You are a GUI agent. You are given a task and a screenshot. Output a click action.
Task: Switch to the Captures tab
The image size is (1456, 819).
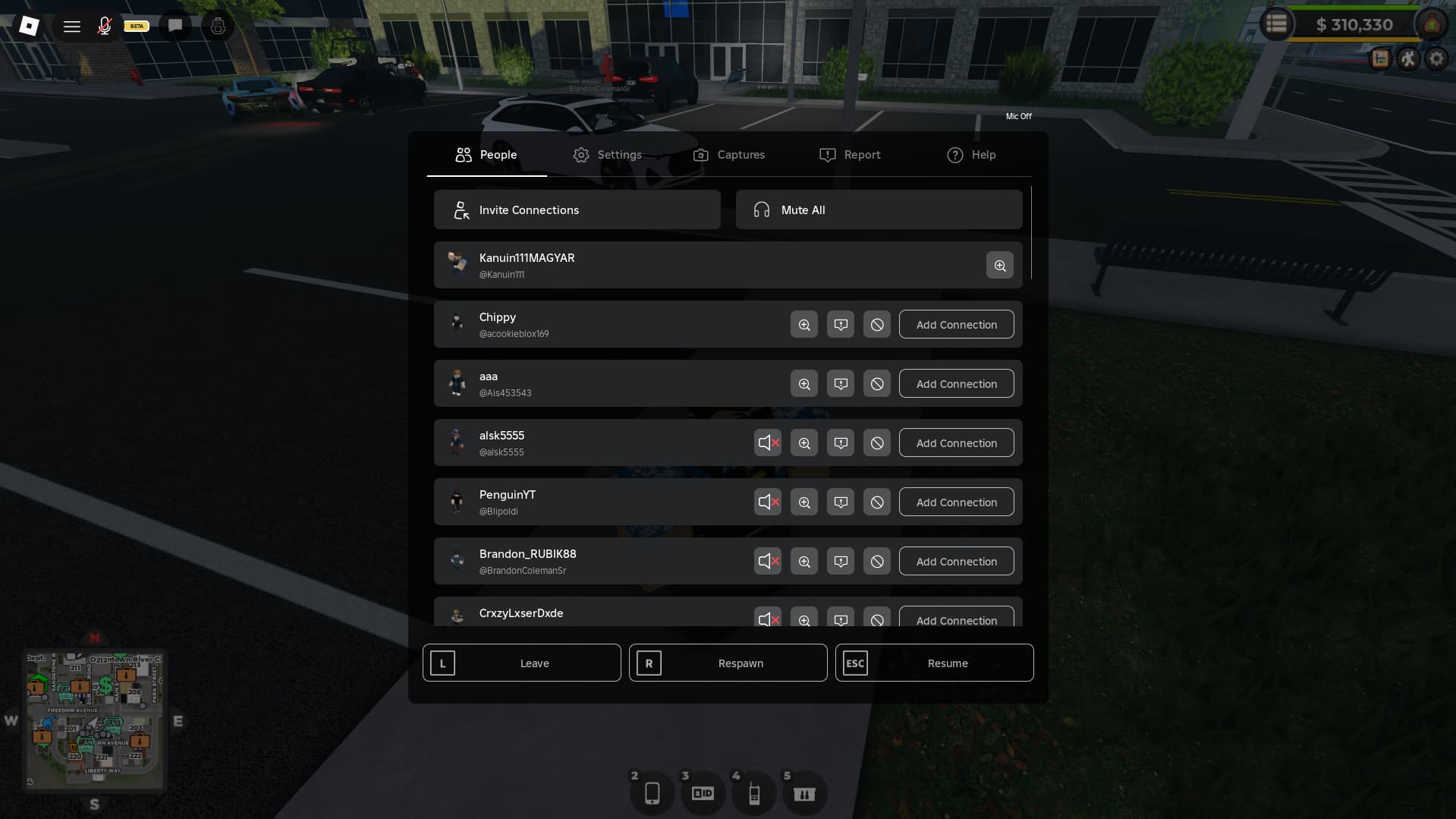pos(728,155)
